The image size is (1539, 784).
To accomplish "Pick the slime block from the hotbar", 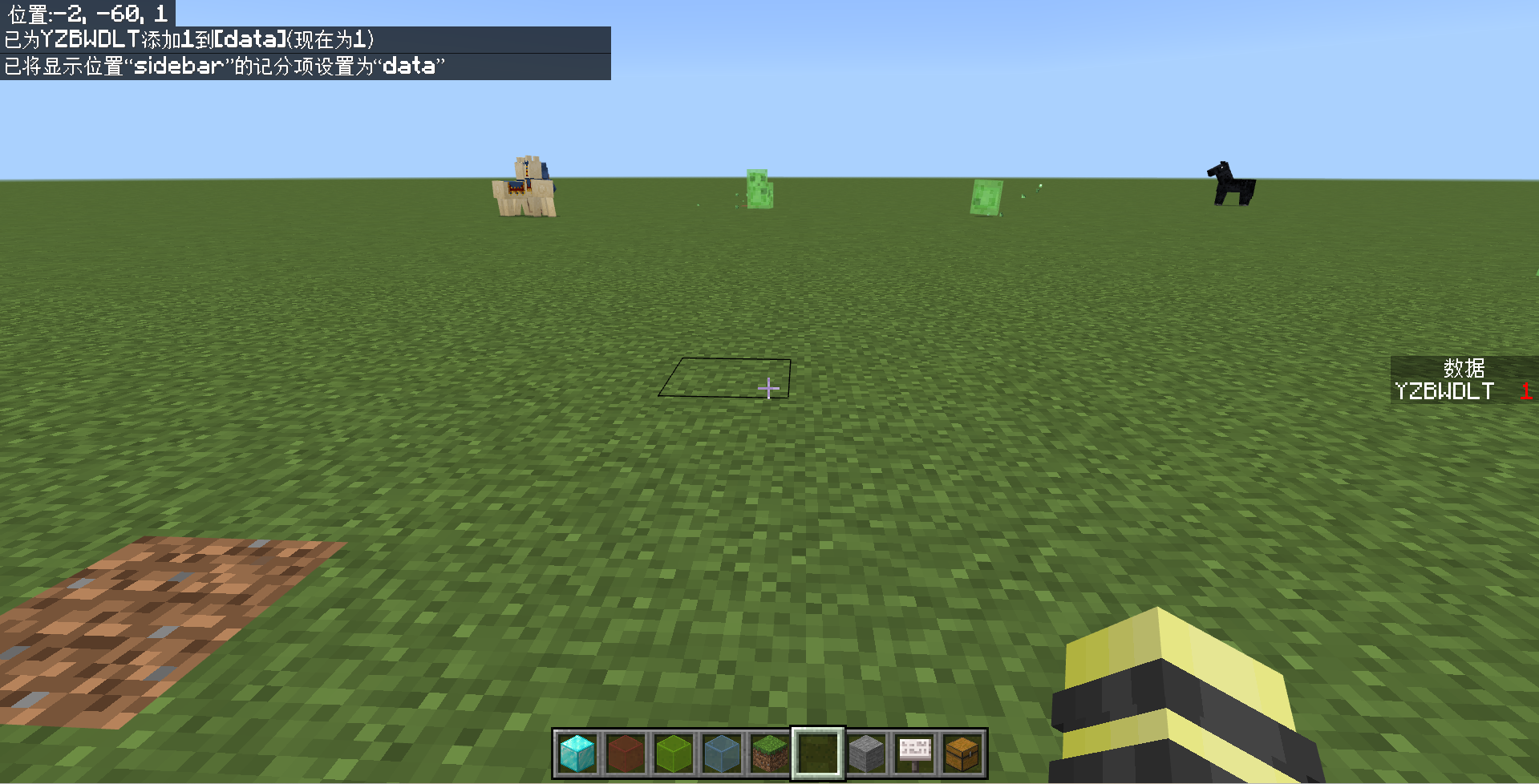I will 674,753.
